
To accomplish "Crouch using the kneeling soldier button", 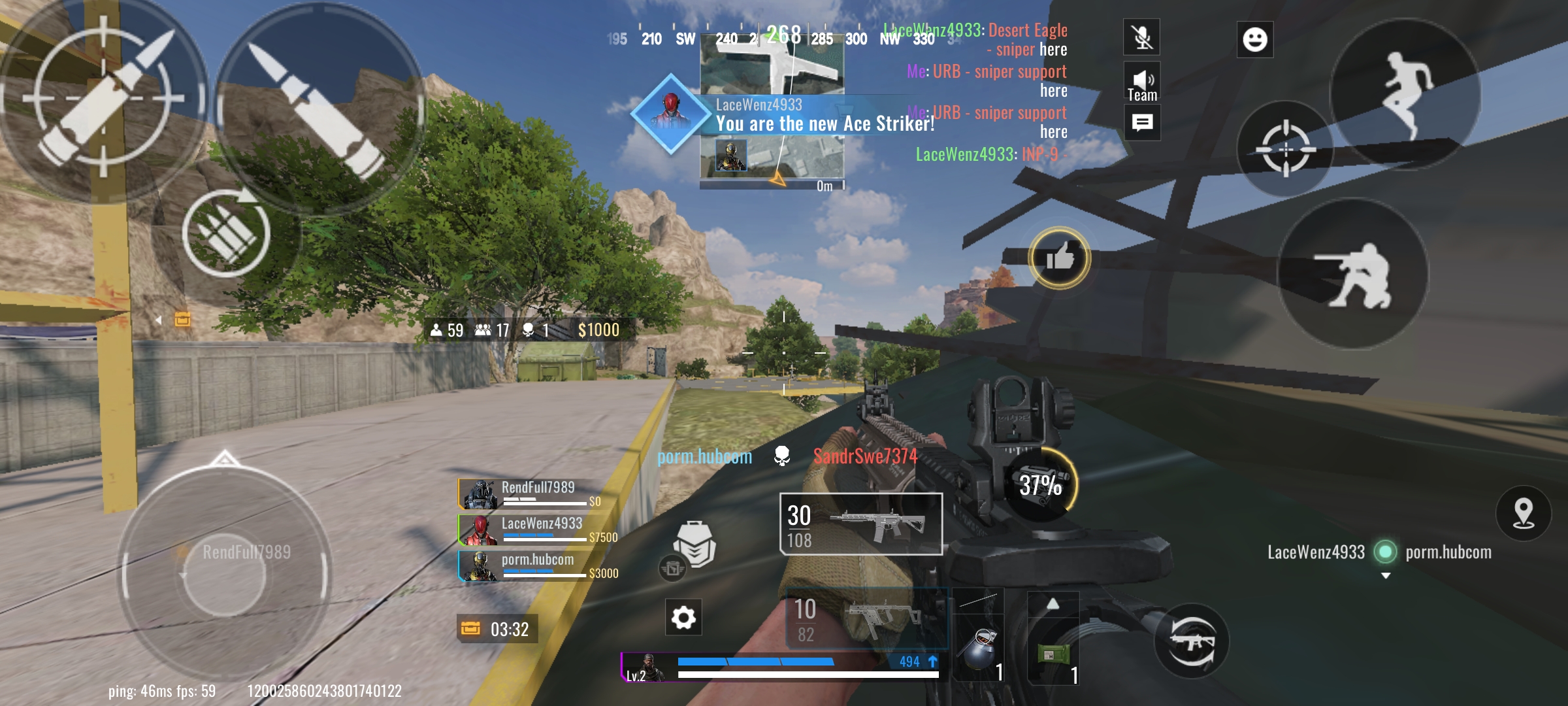I will tap(1352, 275).
